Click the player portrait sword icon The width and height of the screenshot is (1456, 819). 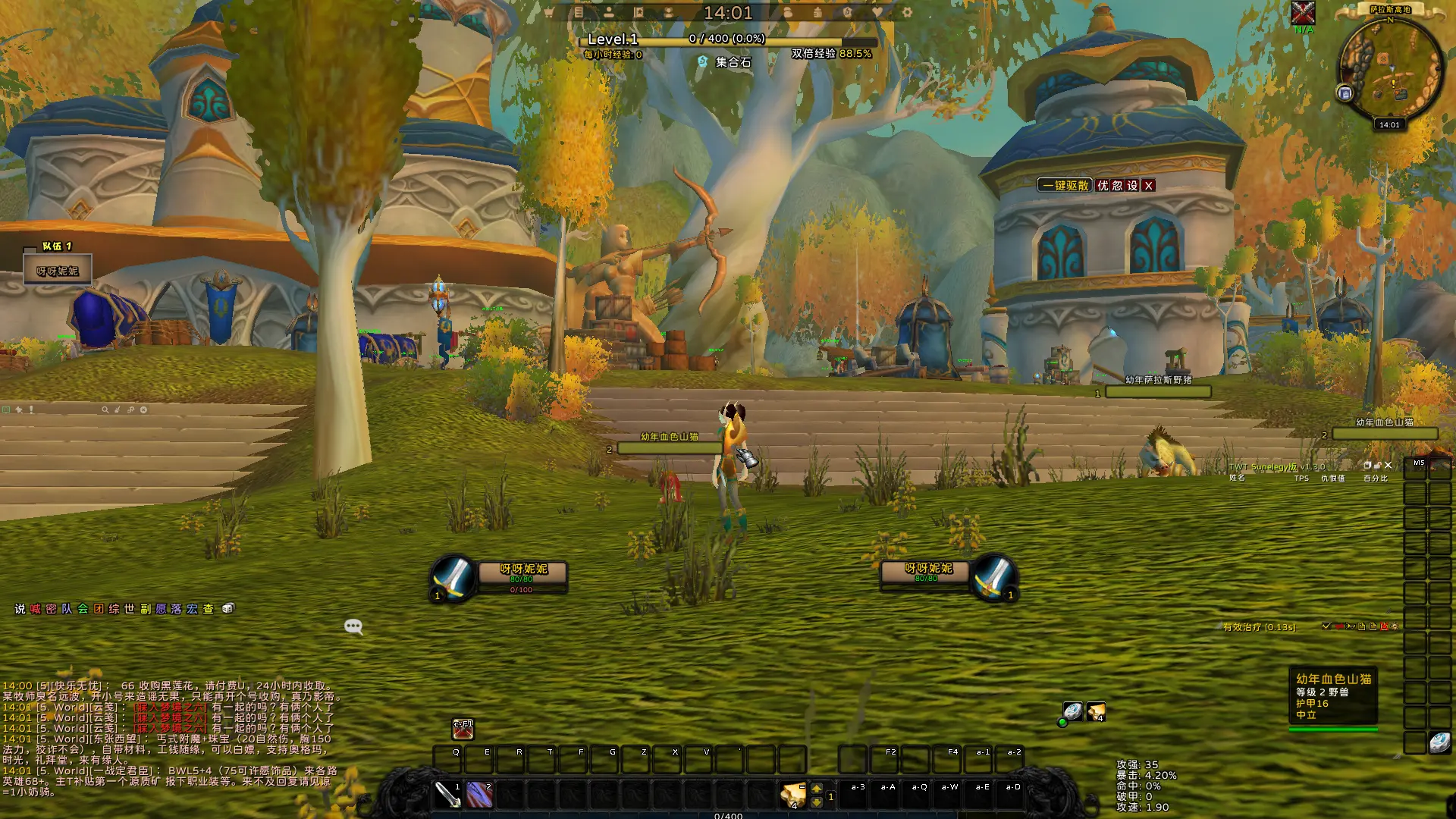coord(453,578)
